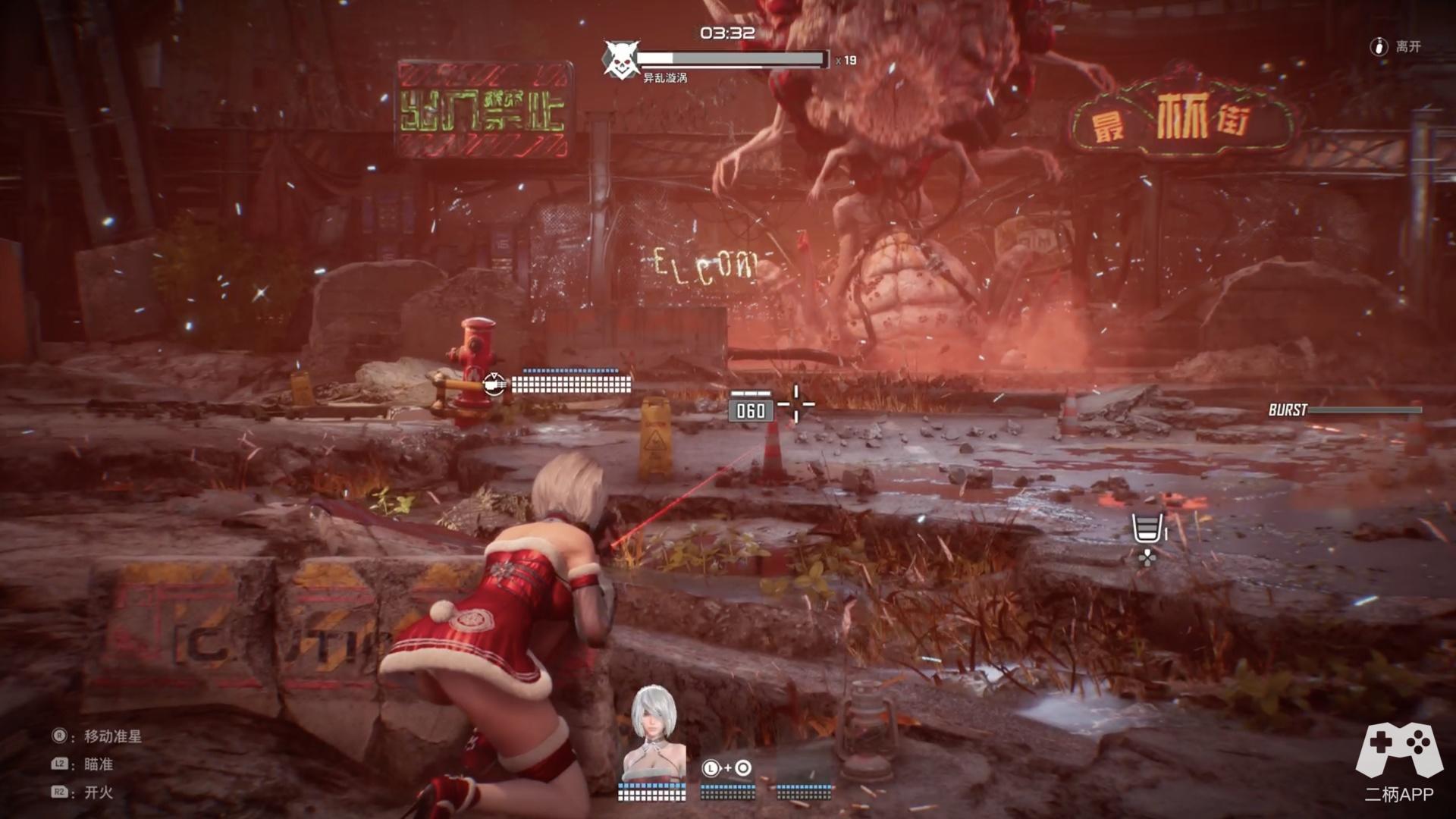
Task: Click the 二柄APP gamepad logo watermark
Action: coord(1398,751)
